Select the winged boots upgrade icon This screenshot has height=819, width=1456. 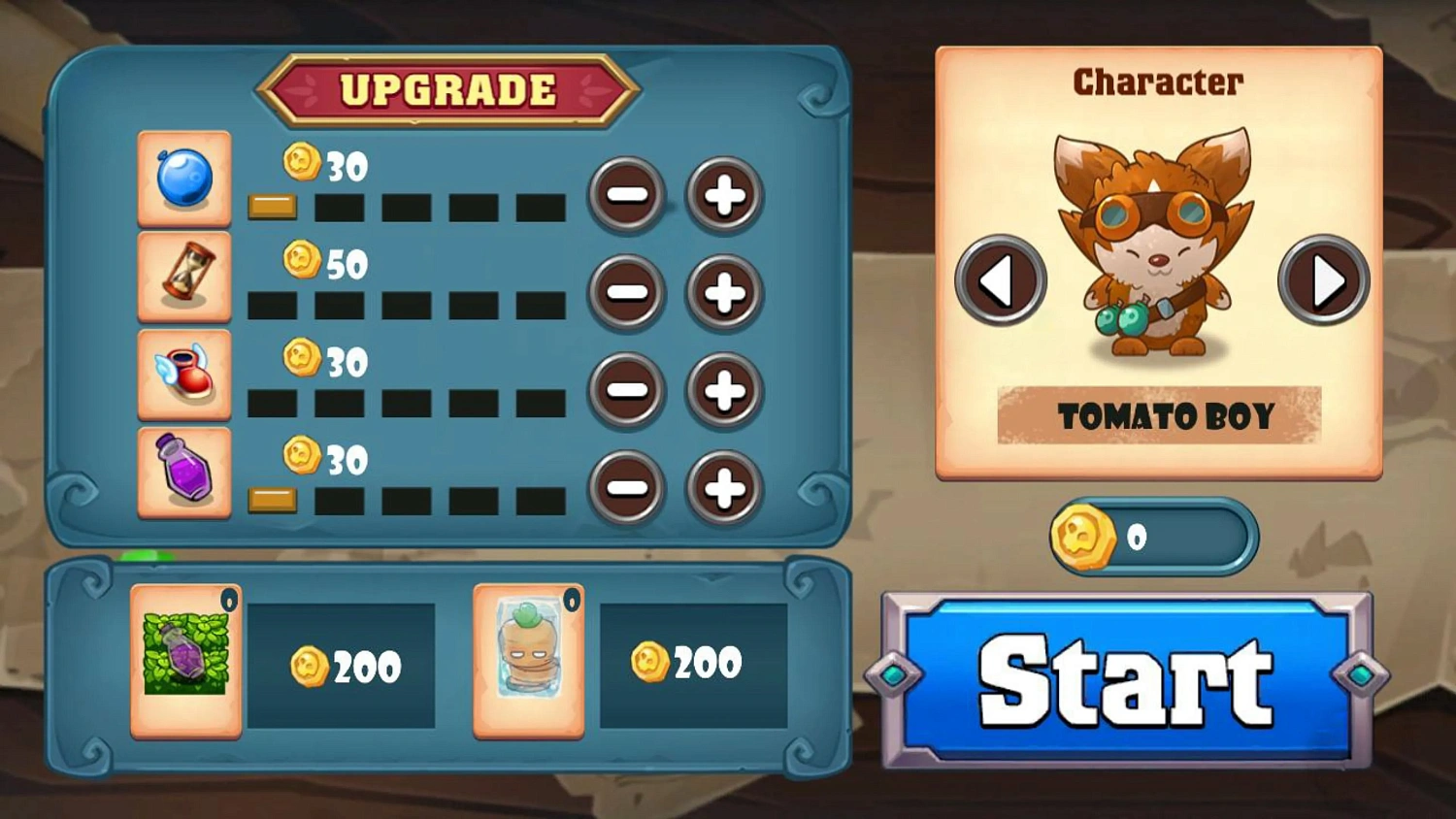(183, 375)
